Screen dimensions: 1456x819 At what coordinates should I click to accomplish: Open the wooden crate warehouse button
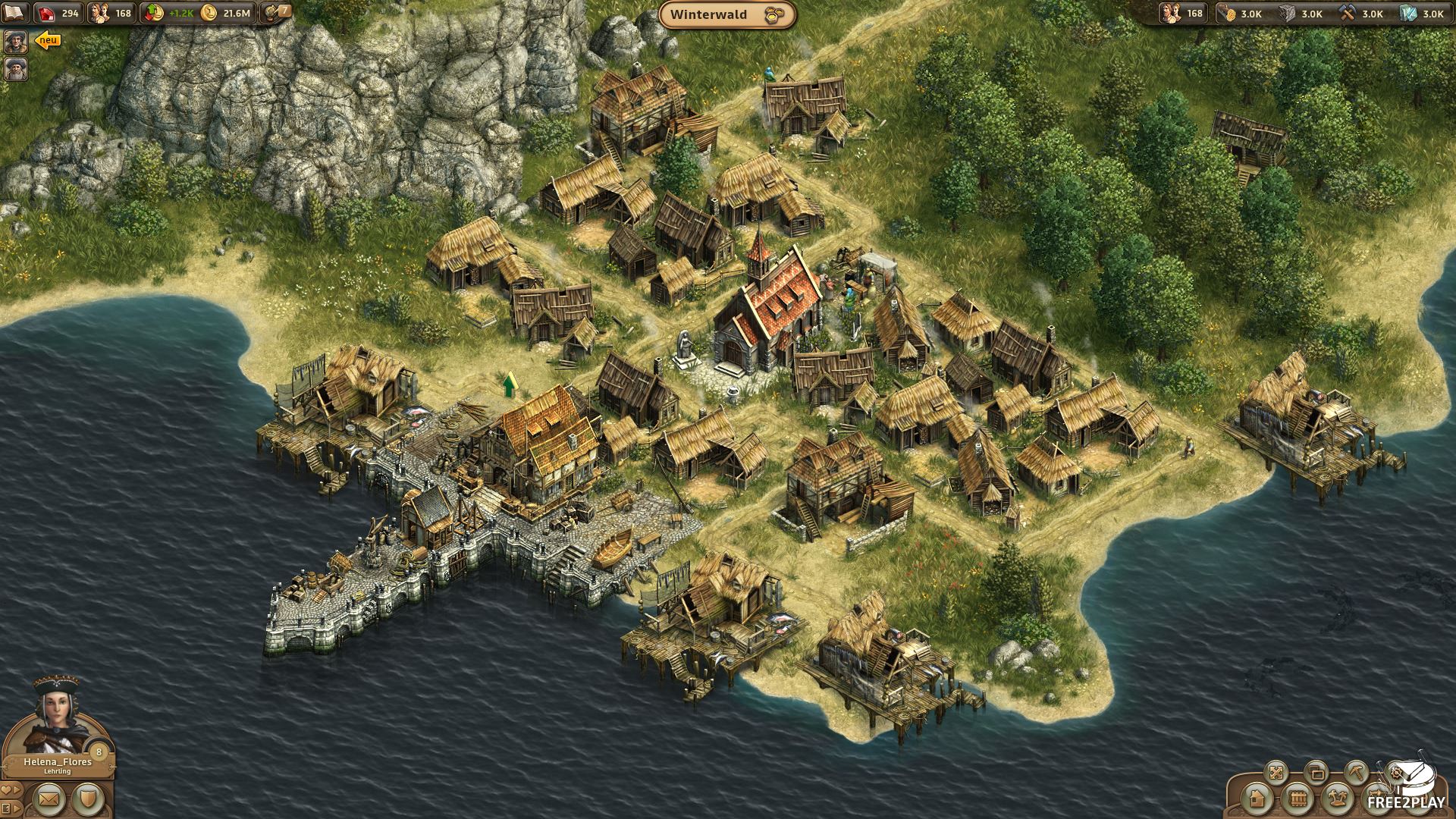click(x=1297, y=799)
